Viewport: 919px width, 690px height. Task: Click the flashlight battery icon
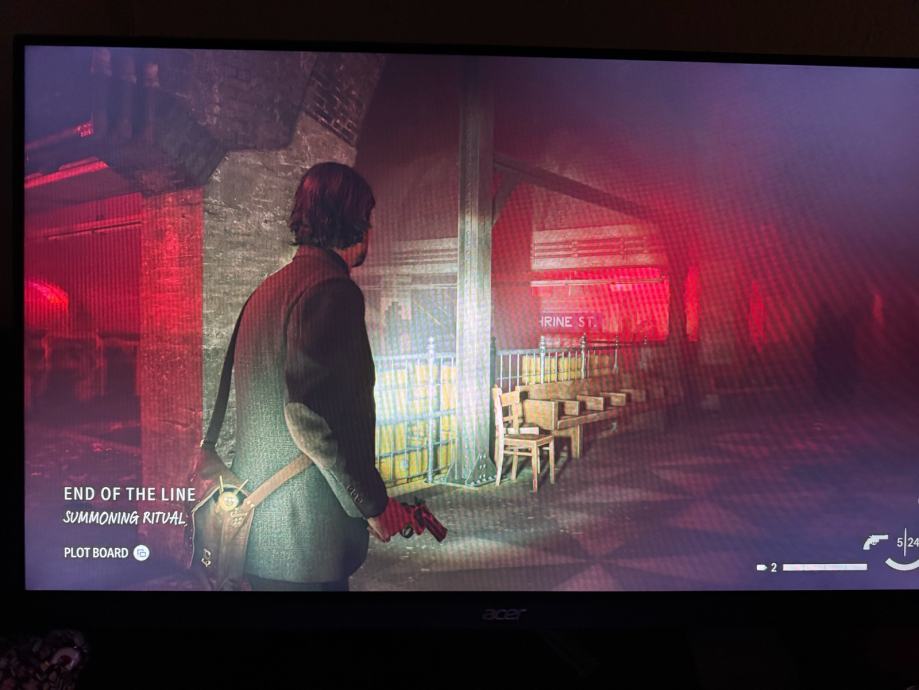(x=764, y=567)
